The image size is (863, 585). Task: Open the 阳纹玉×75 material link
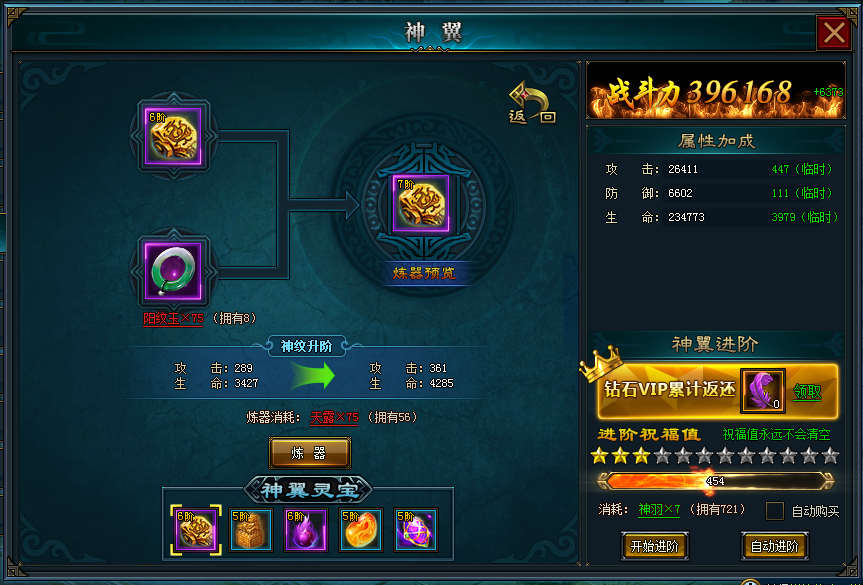point(173,319)
